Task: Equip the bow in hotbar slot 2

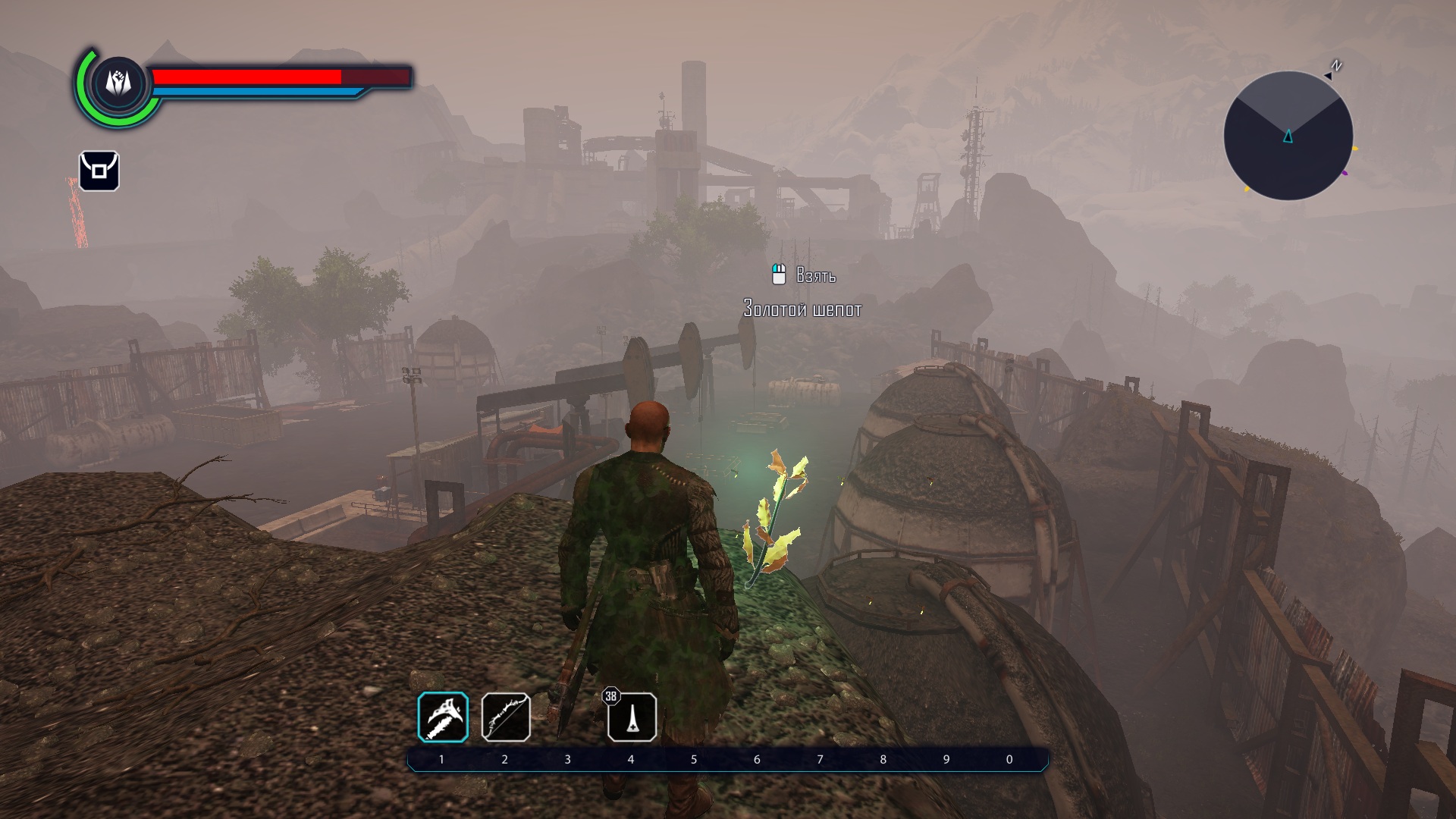Action: 506,717
